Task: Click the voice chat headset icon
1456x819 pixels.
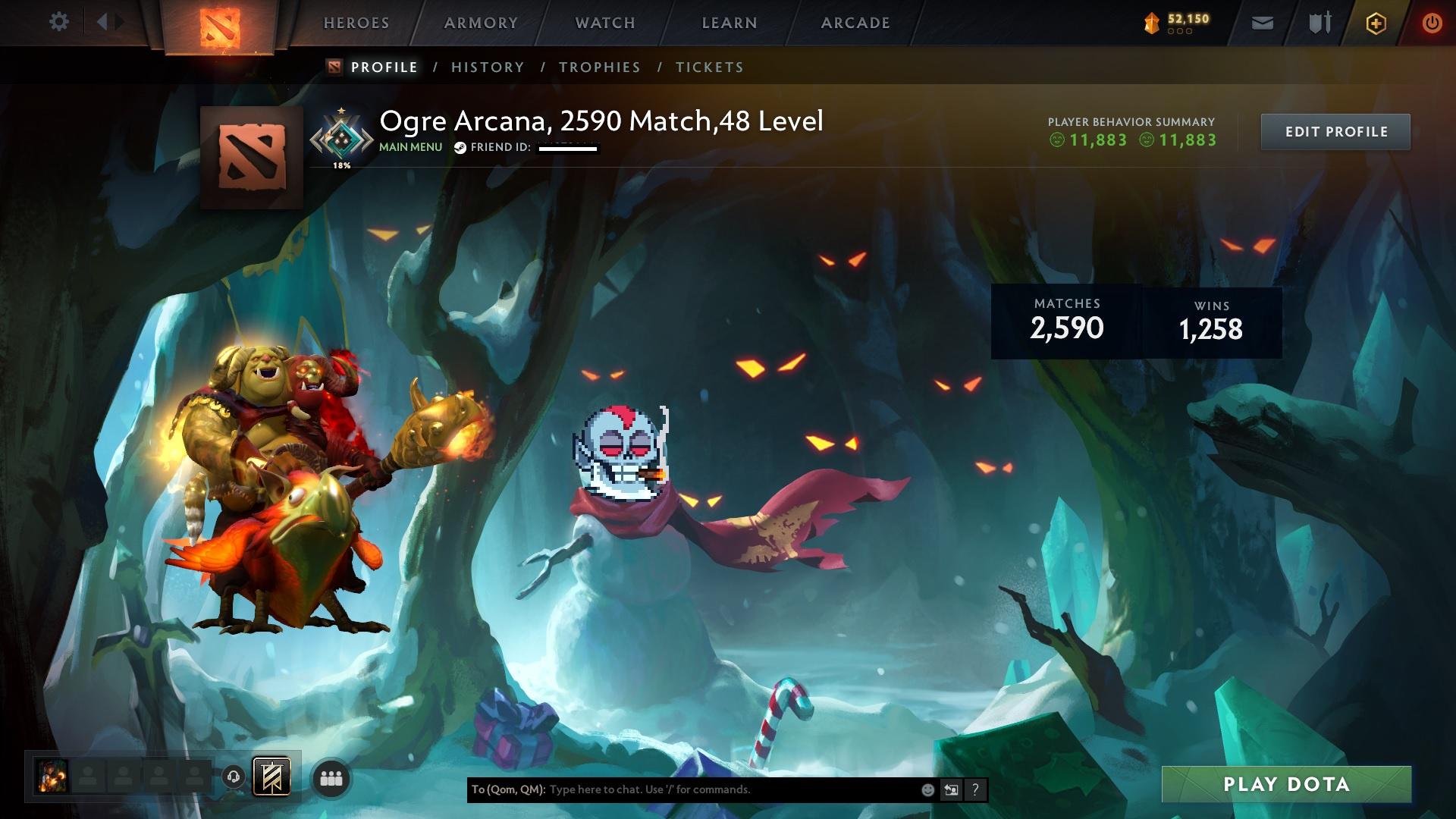Action: pyautogui.click(x=234, y=778)
